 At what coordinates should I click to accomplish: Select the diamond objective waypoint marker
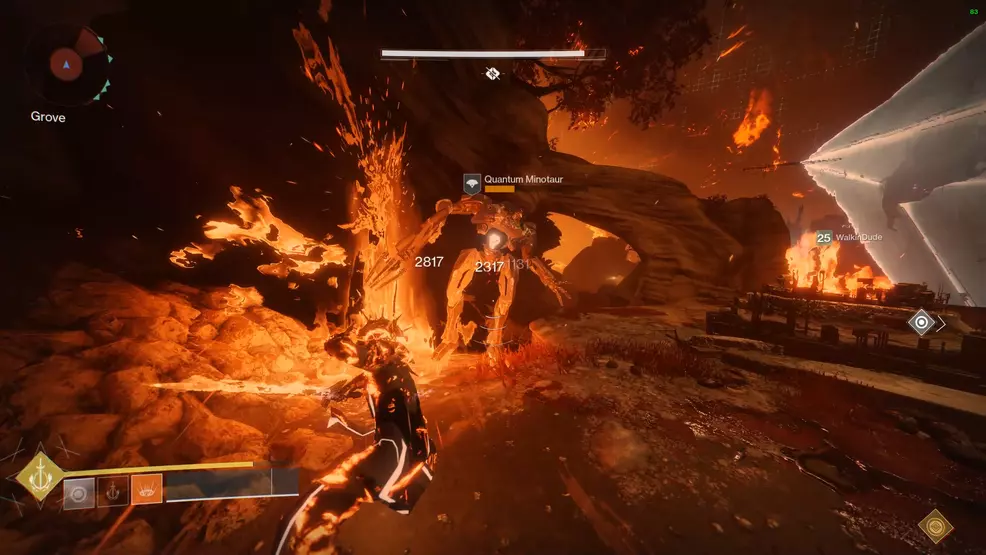[921, 322]
